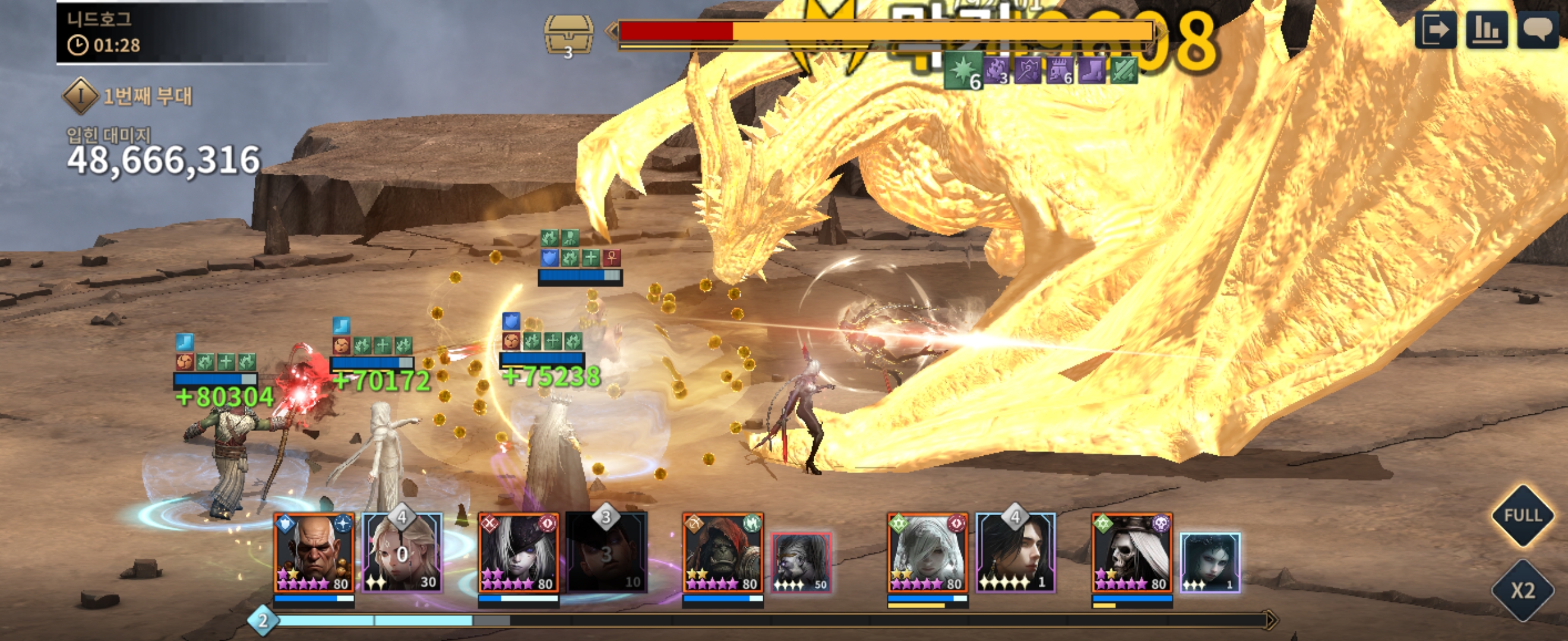Open the chat speech bubble
This screenshot has width=1568, height=641.
point(1538,29)
